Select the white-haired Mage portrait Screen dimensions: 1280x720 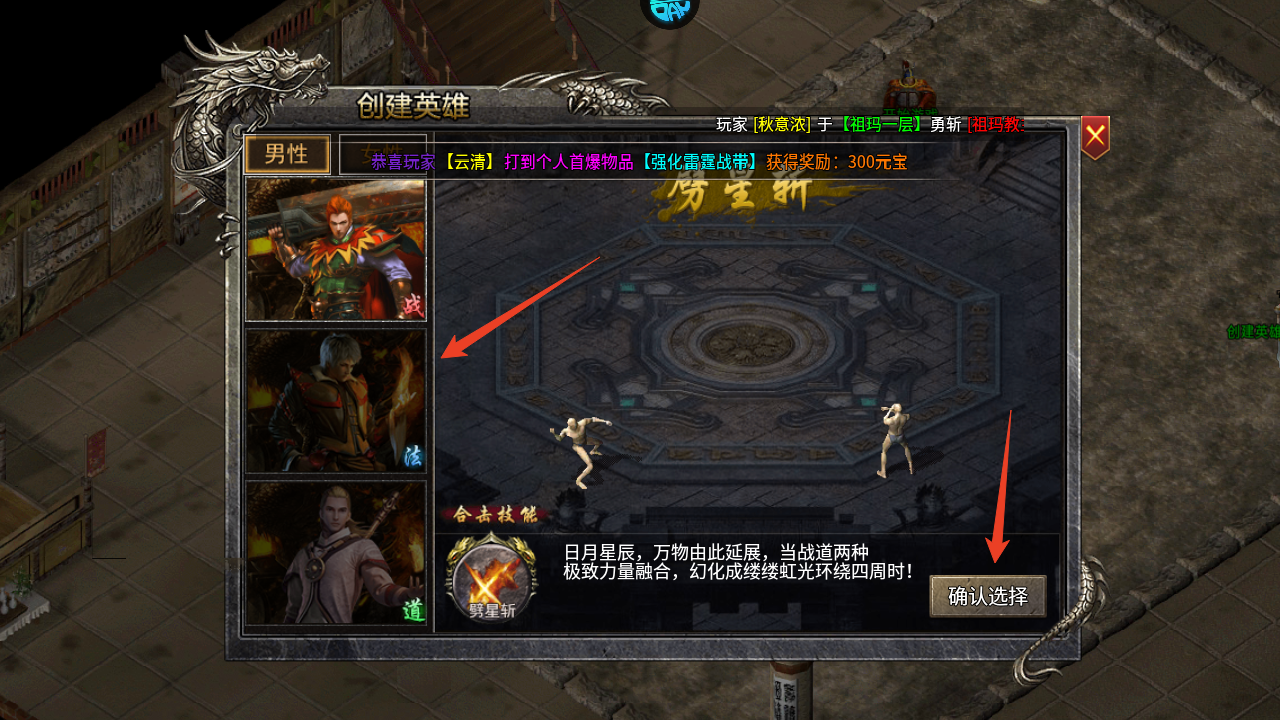click(x=336, y=398)
